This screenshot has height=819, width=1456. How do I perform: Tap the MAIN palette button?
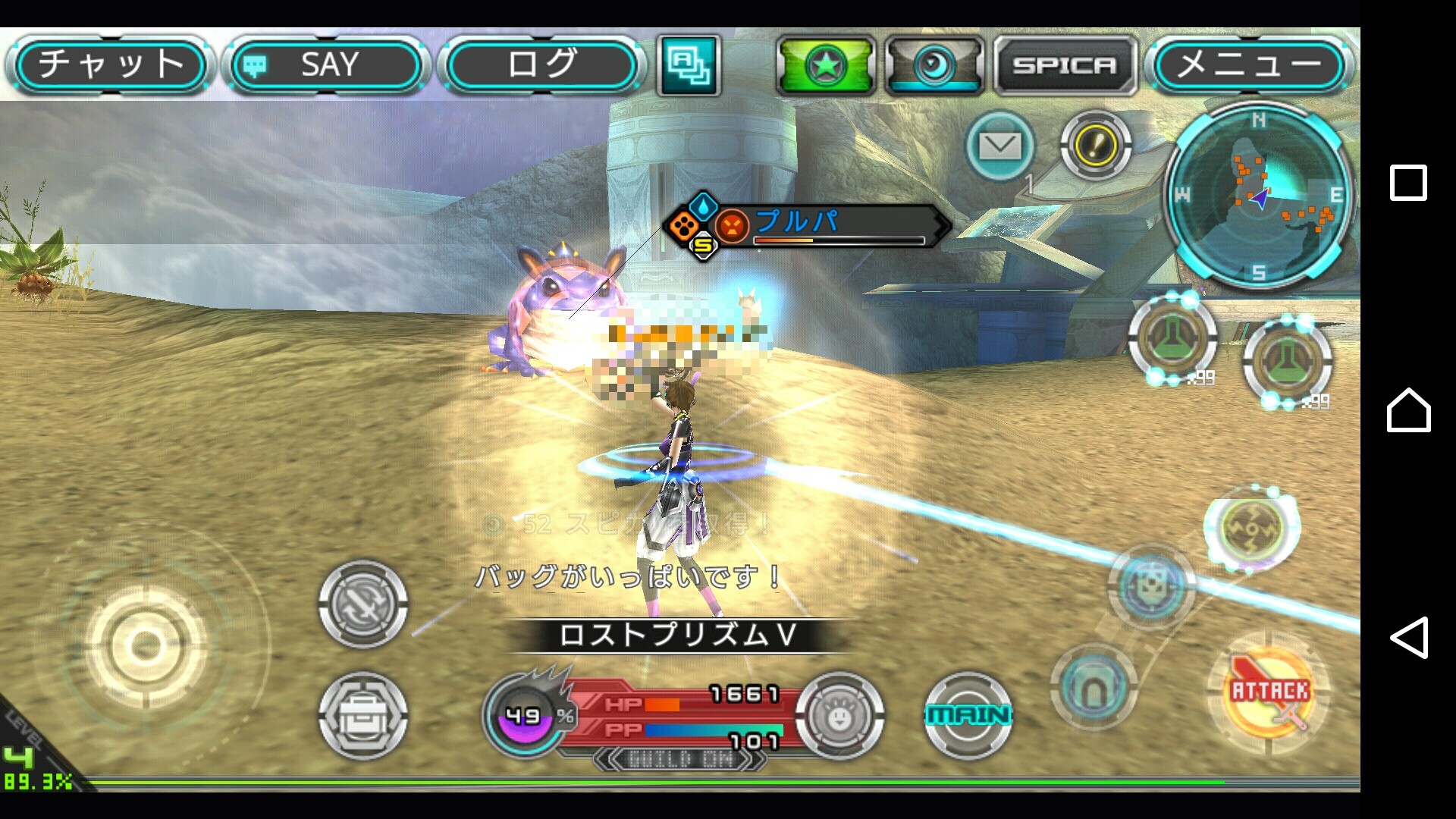coord(968,714)
